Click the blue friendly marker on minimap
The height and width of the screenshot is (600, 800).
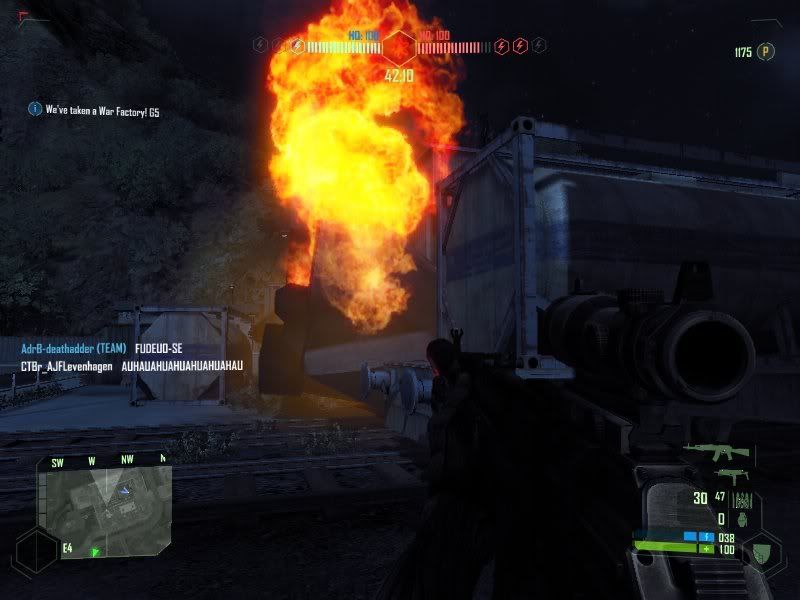pos(123,489)
